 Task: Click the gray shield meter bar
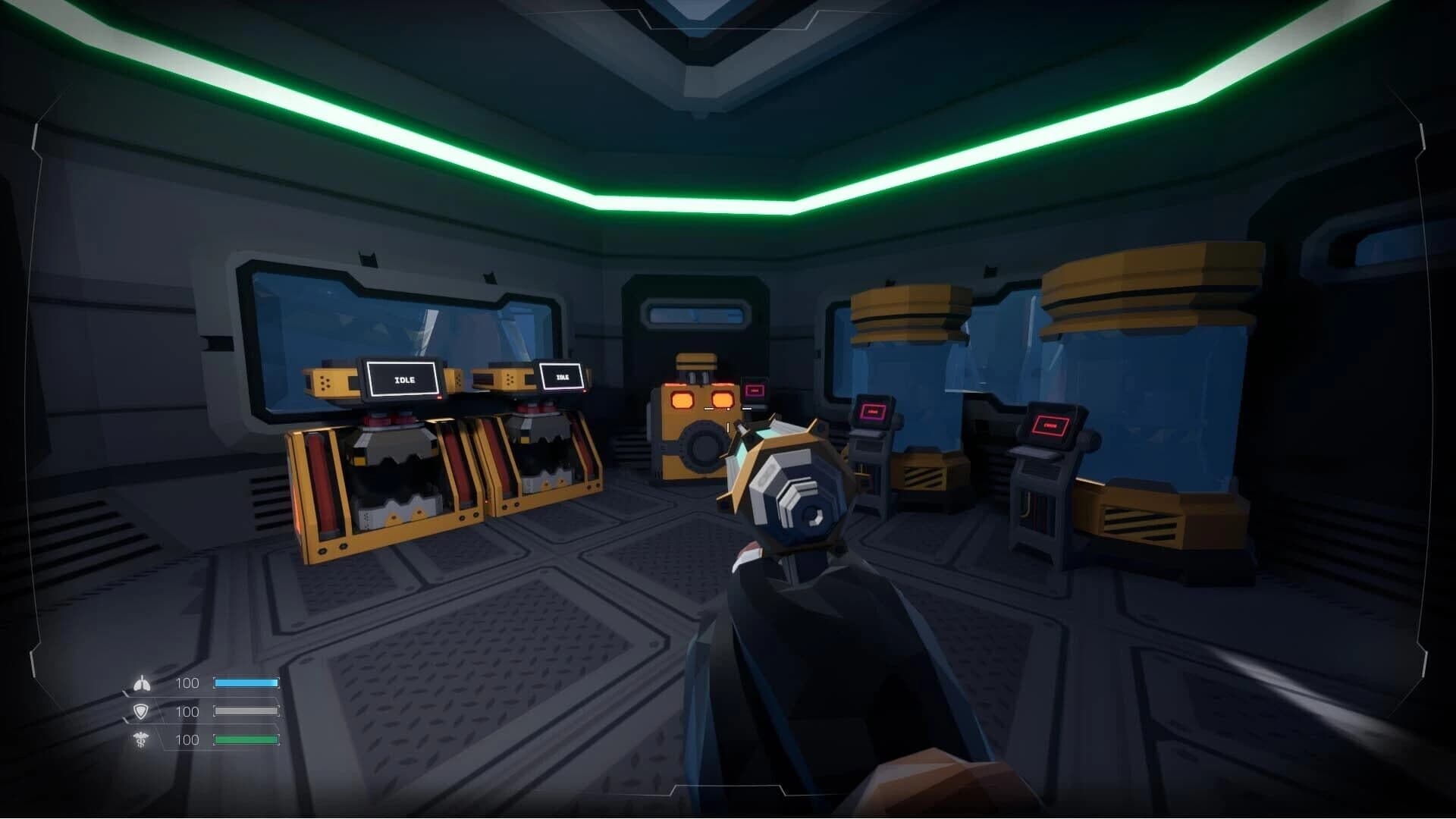246,711
